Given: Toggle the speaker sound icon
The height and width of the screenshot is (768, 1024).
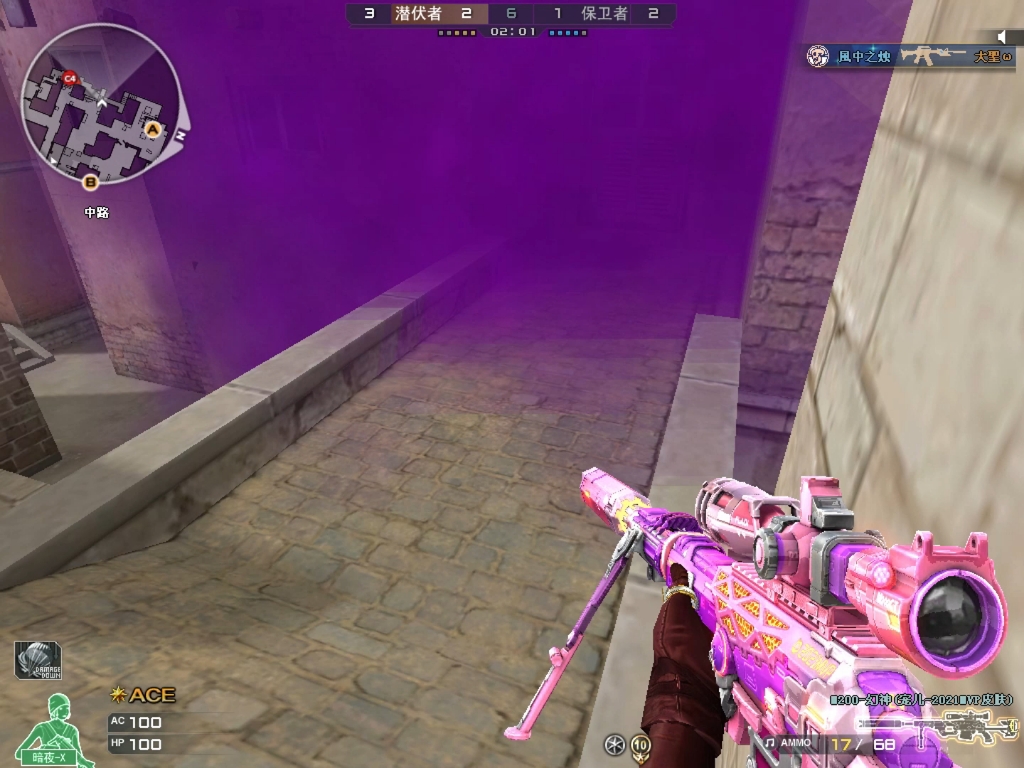Looking at the screenshot, I should [x=1003, y=38].
